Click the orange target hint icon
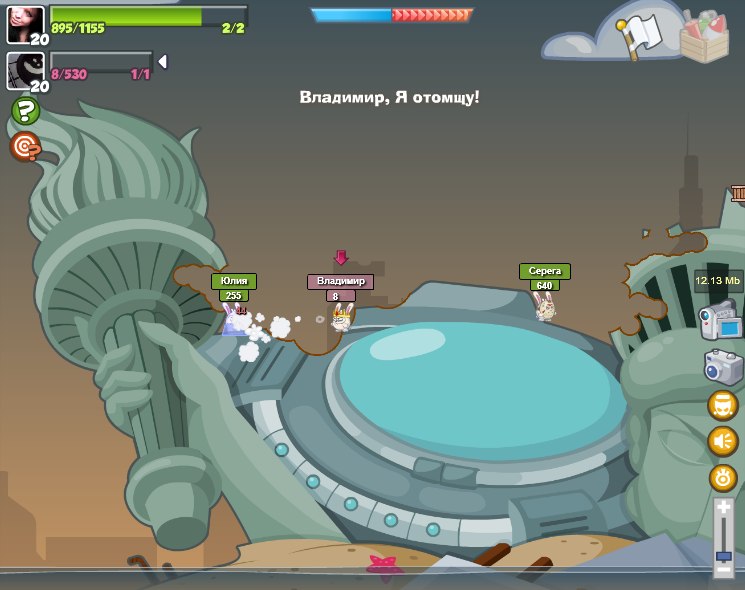 (25, 147)
